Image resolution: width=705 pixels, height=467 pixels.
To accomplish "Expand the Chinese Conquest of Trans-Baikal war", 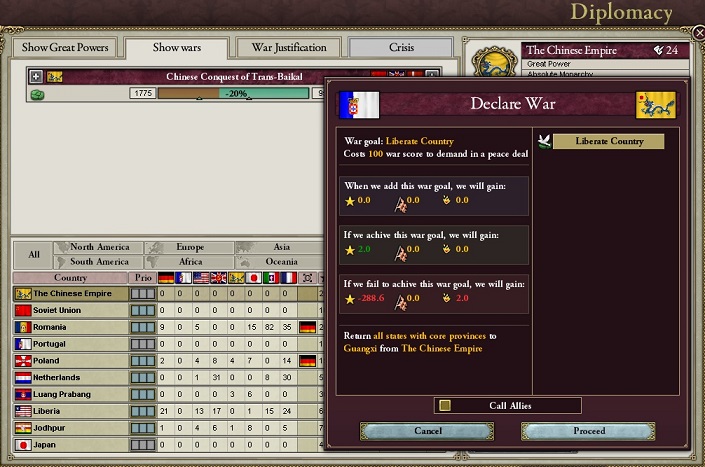I will [x=36, y=76].
